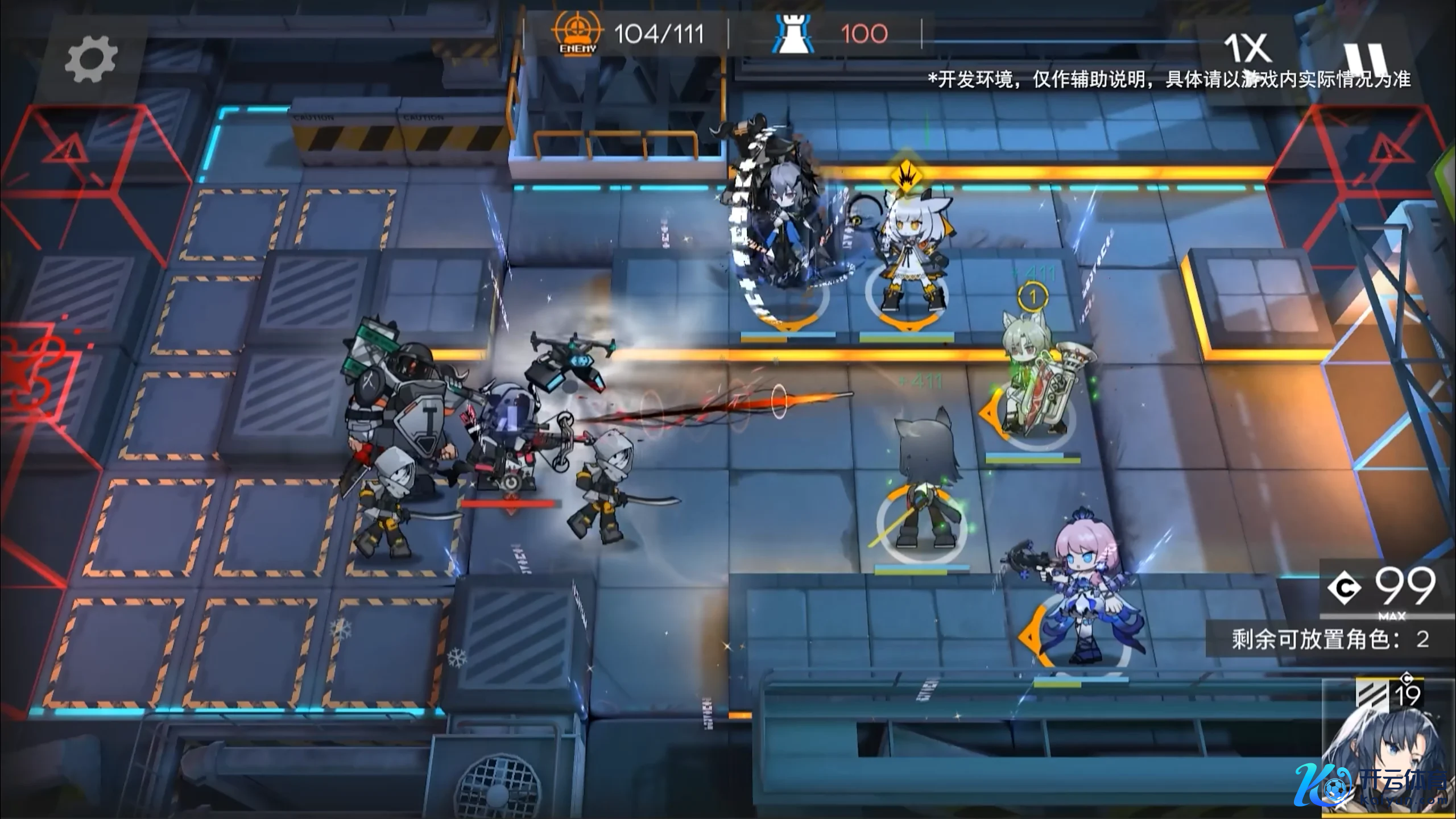Open the gear settings menu
1456x819 pixels.
coord(91,59)
